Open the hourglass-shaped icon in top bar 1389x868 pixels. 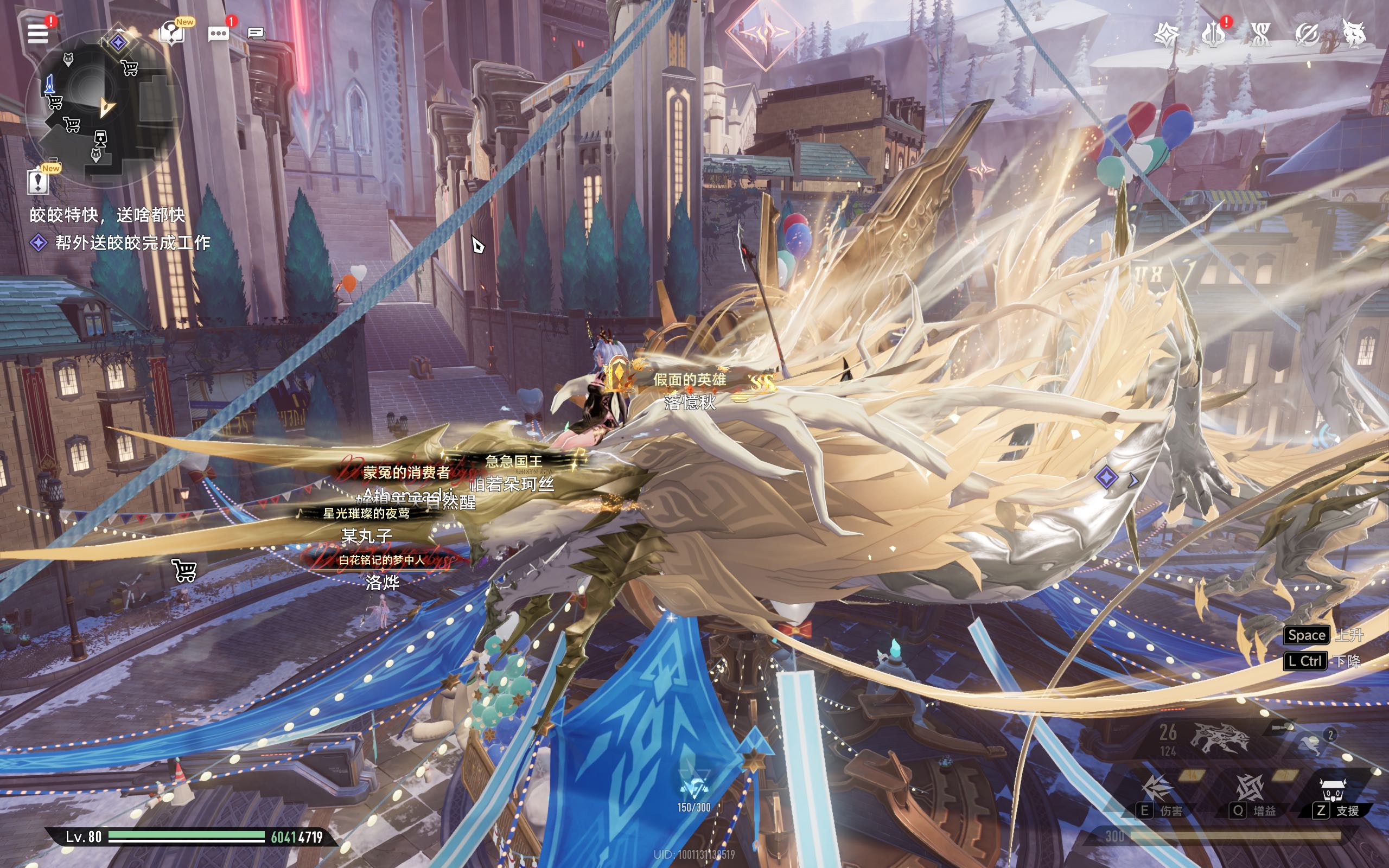[x=1260, y=34]
